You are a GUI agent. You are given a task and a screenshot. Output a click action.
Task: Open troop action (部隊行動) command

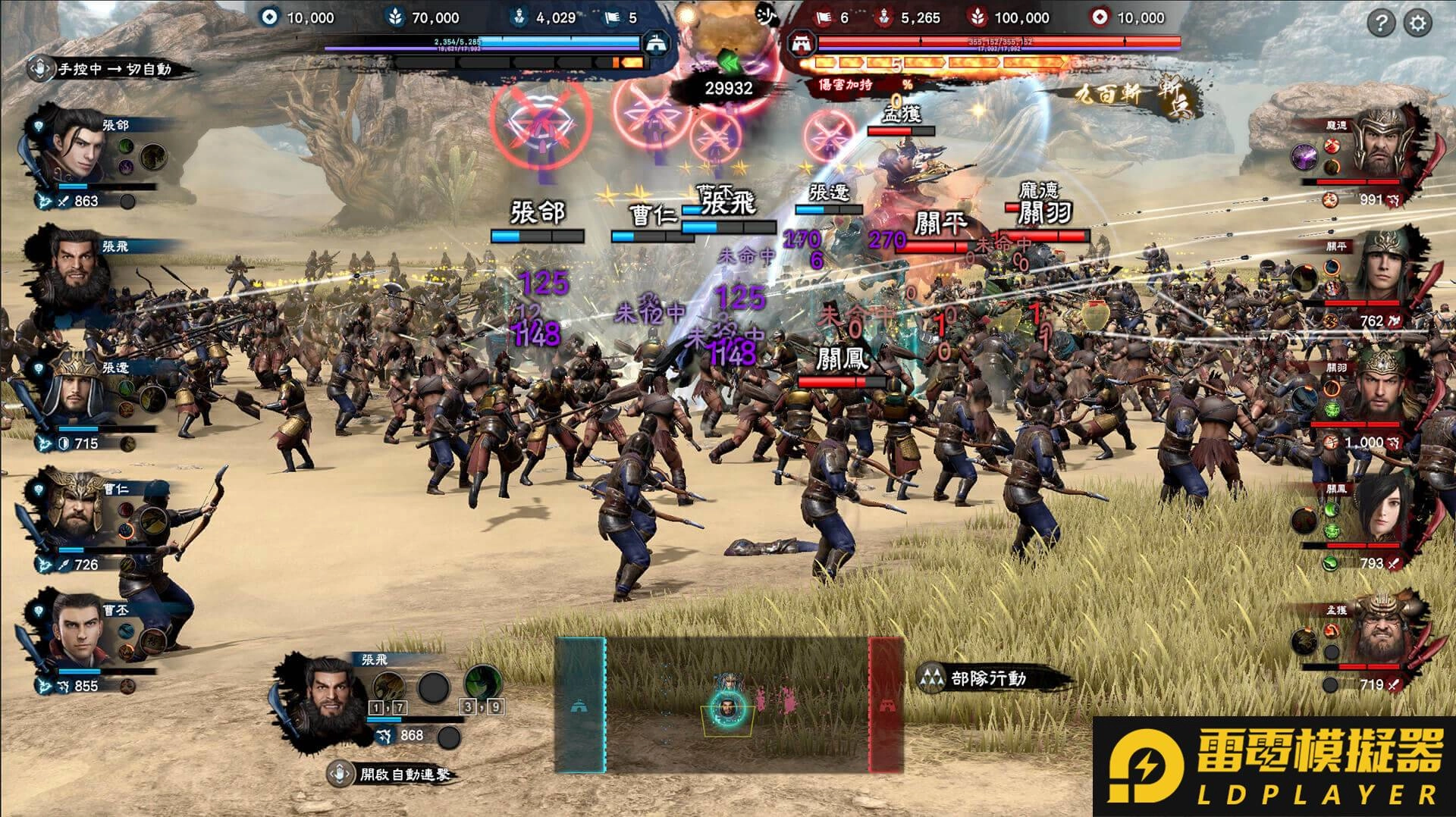(978, 678)
